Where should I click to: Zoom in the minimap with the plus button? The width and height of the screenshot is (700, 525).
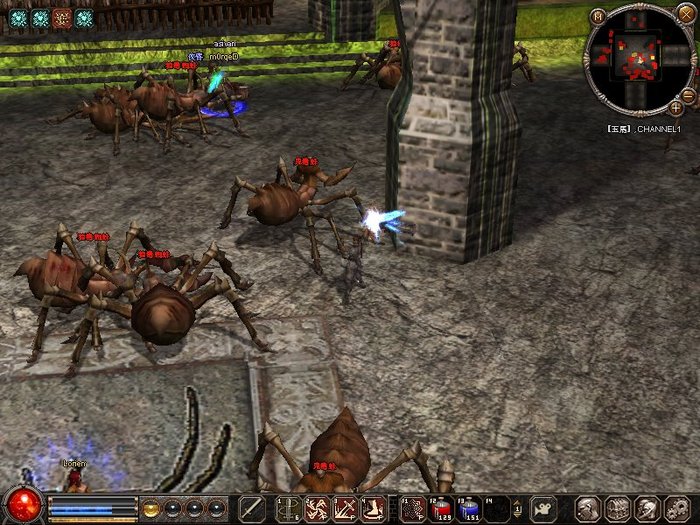click(677, 106)
